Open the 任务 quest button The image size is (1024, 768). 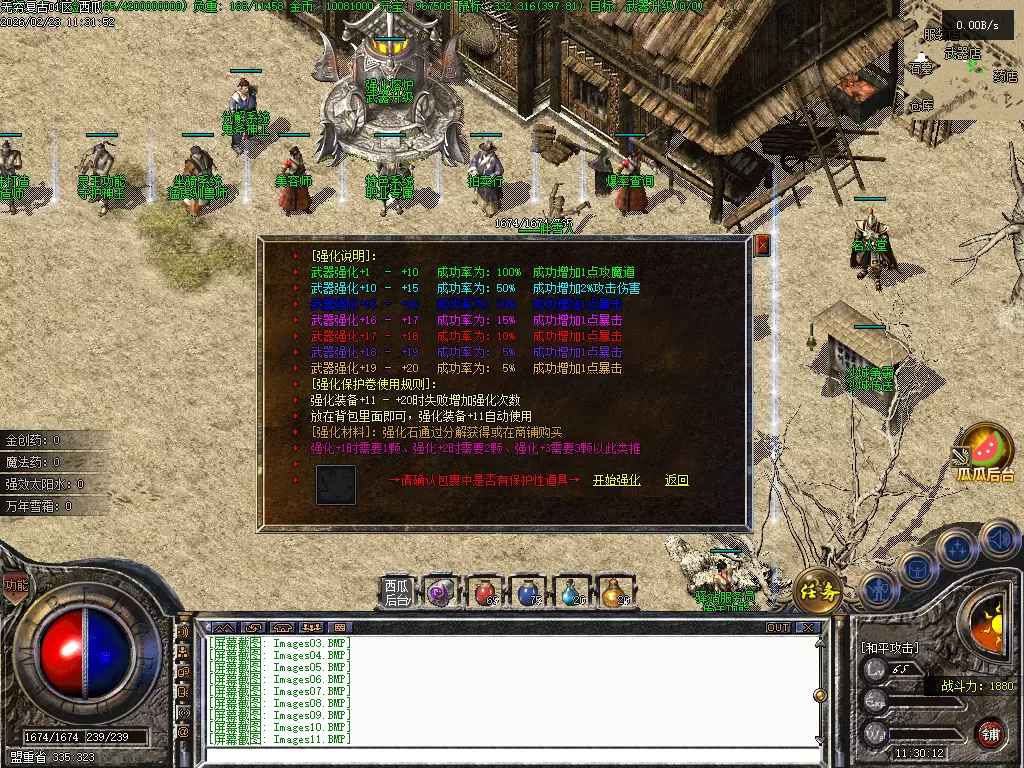pyautogui.click(x=817, y=591)
